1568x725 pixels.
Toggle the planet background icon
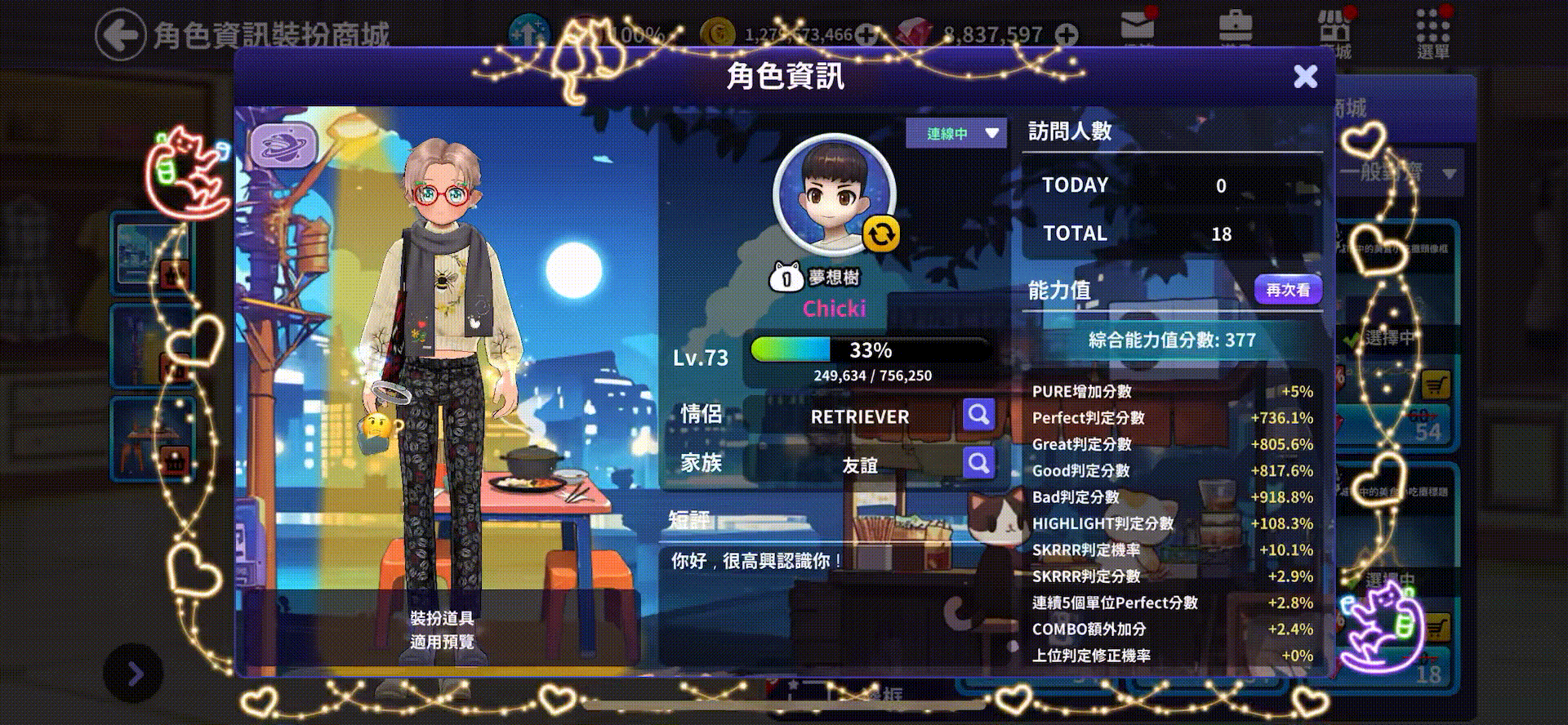click(x=283, y=146)
